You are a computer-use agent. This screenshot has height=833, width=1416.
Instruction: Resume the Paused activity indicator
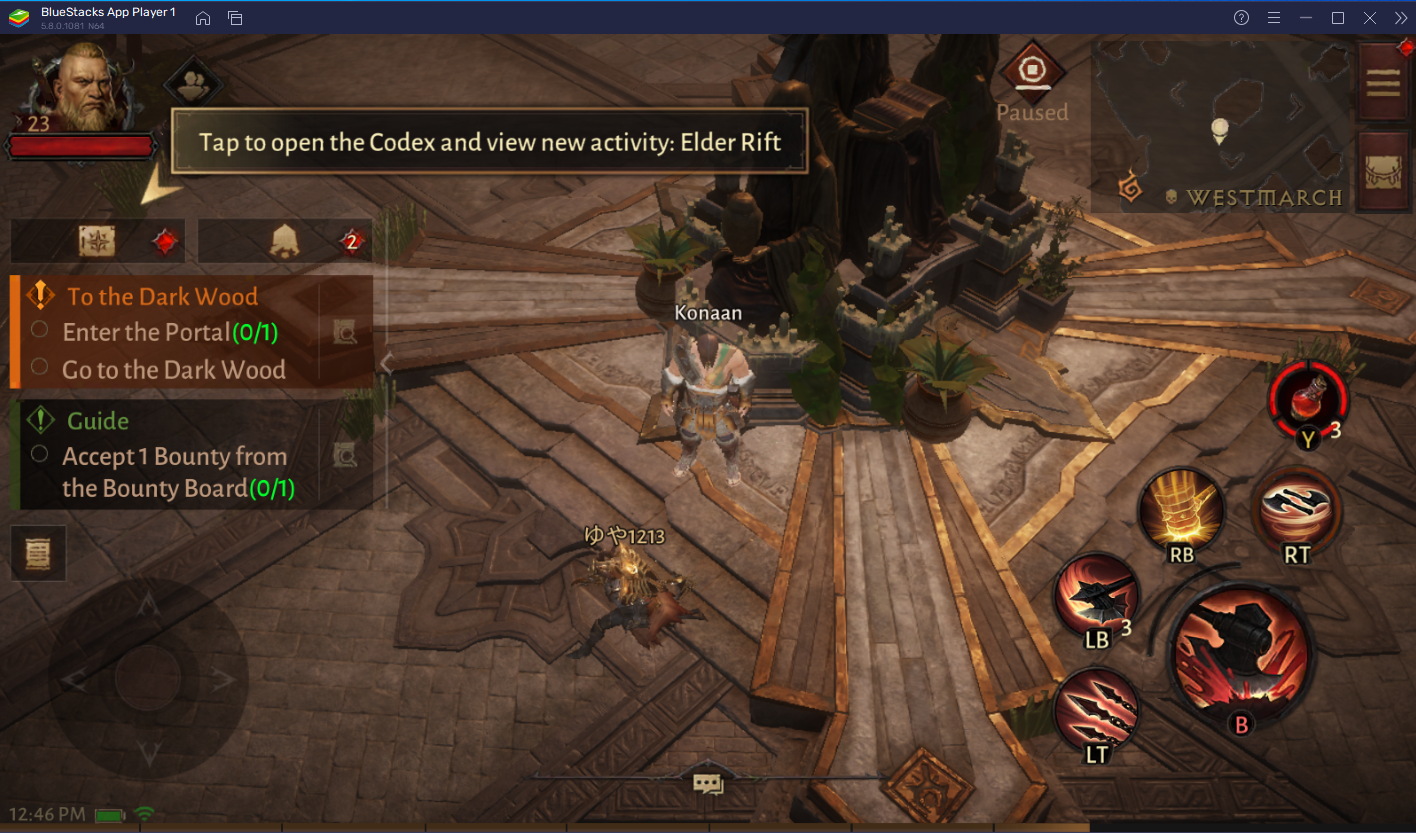pos(1032,70)
